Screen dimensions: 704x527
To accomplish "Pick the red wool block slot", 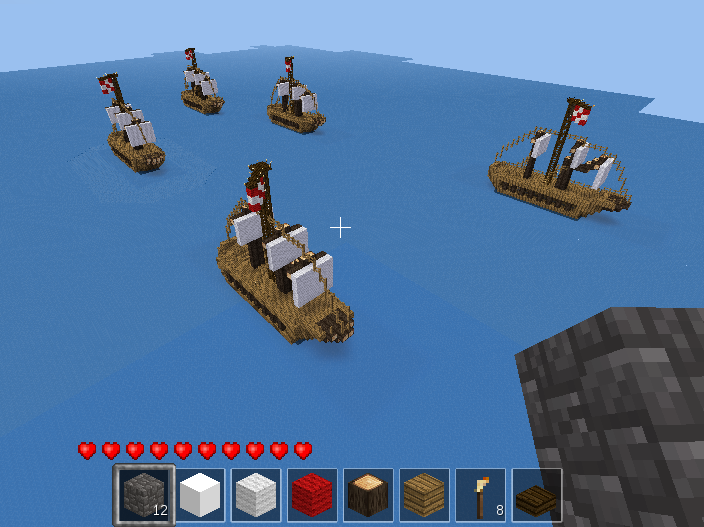I will pos(313,495).
